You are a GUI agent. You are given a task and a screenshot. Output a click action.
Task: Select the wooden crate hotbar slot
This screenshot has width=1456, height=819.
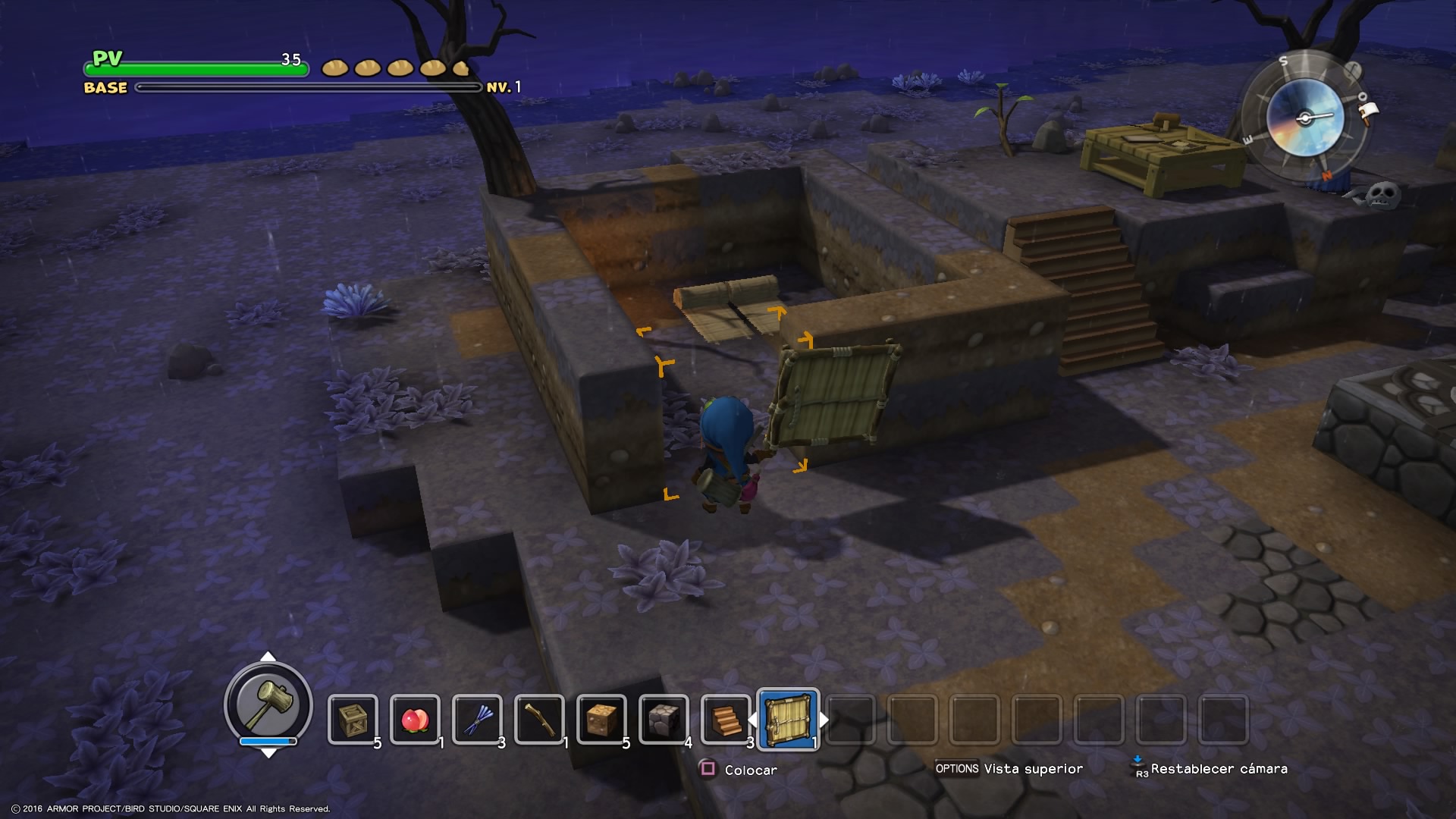353,719
